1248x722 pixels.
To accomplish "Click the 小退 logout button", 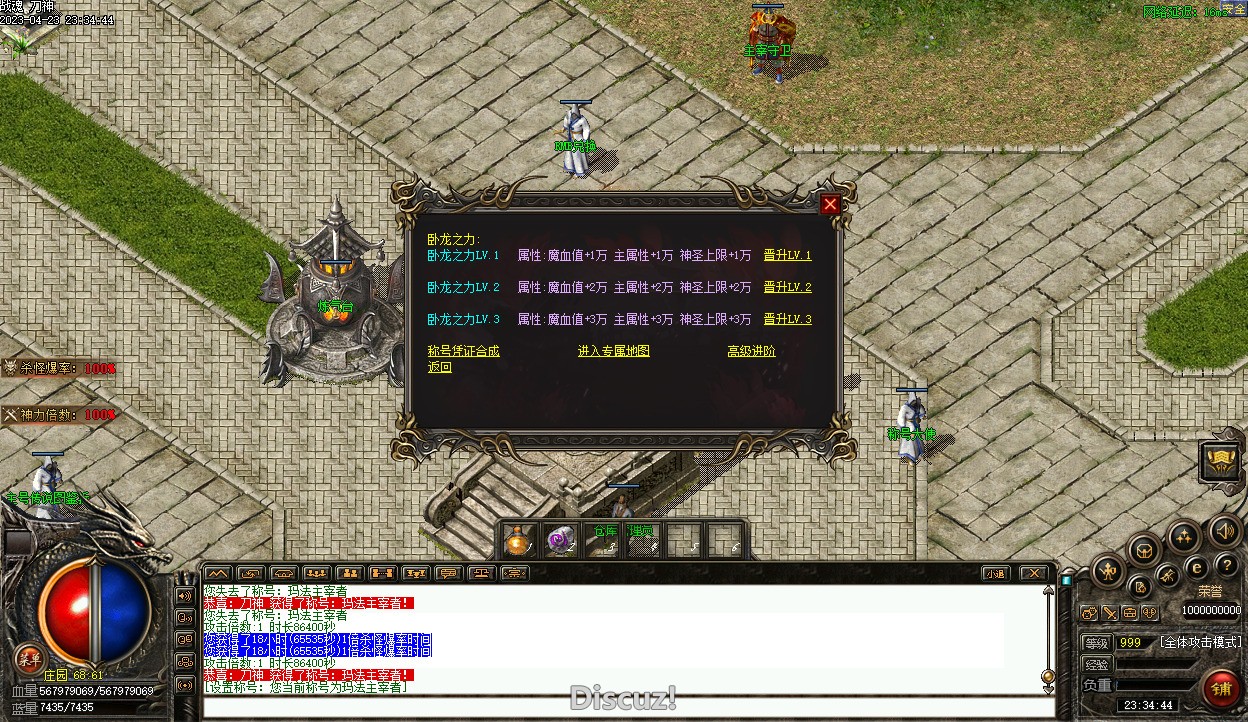I will click(x=994, y=574).
